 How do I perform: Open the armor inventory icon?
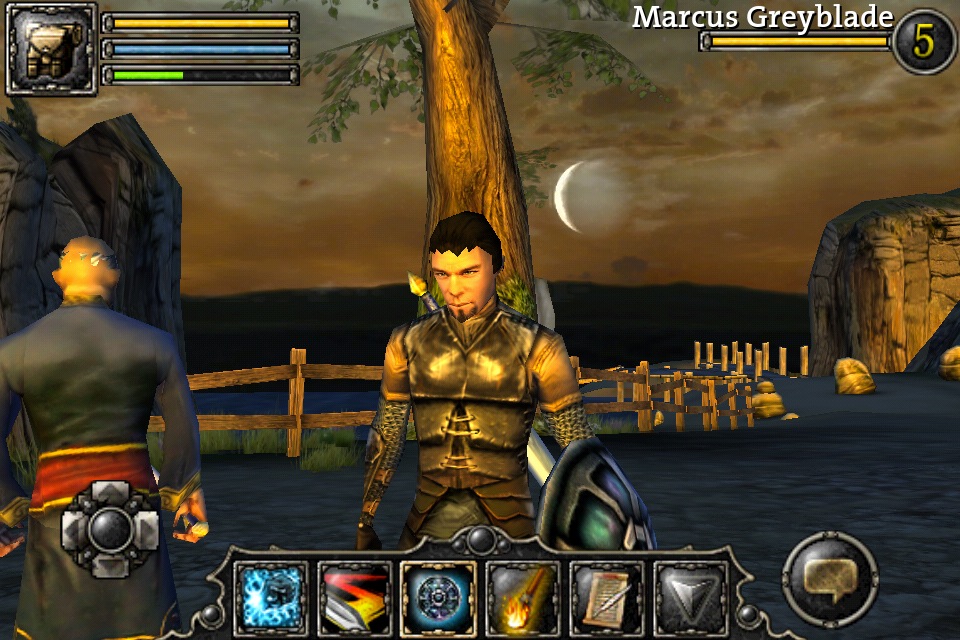[50, 49]
